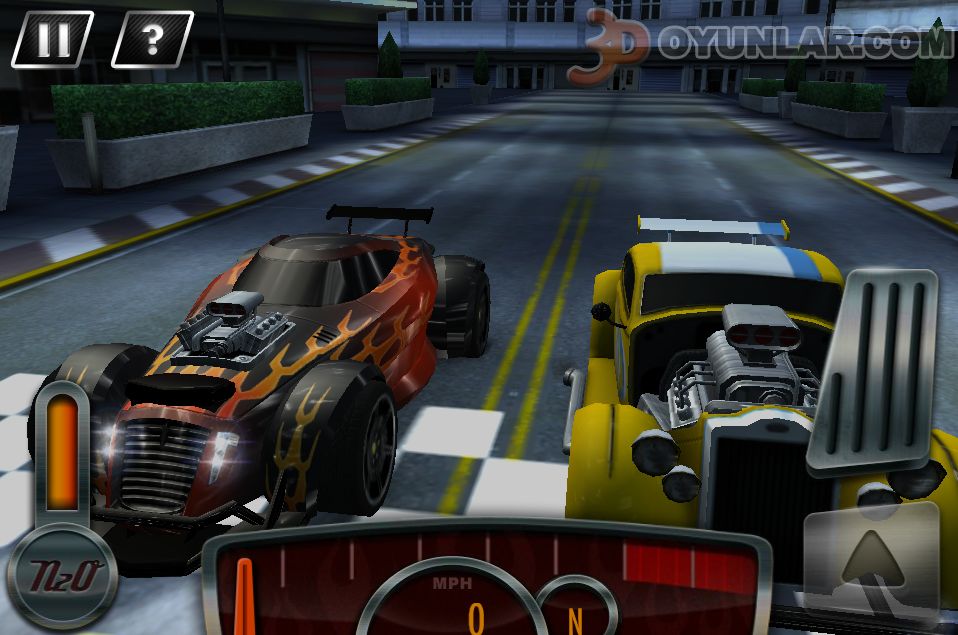The width and height of the screenshot is (958, 635).
Task: Pause the race
Action: (x=52, y=39)
